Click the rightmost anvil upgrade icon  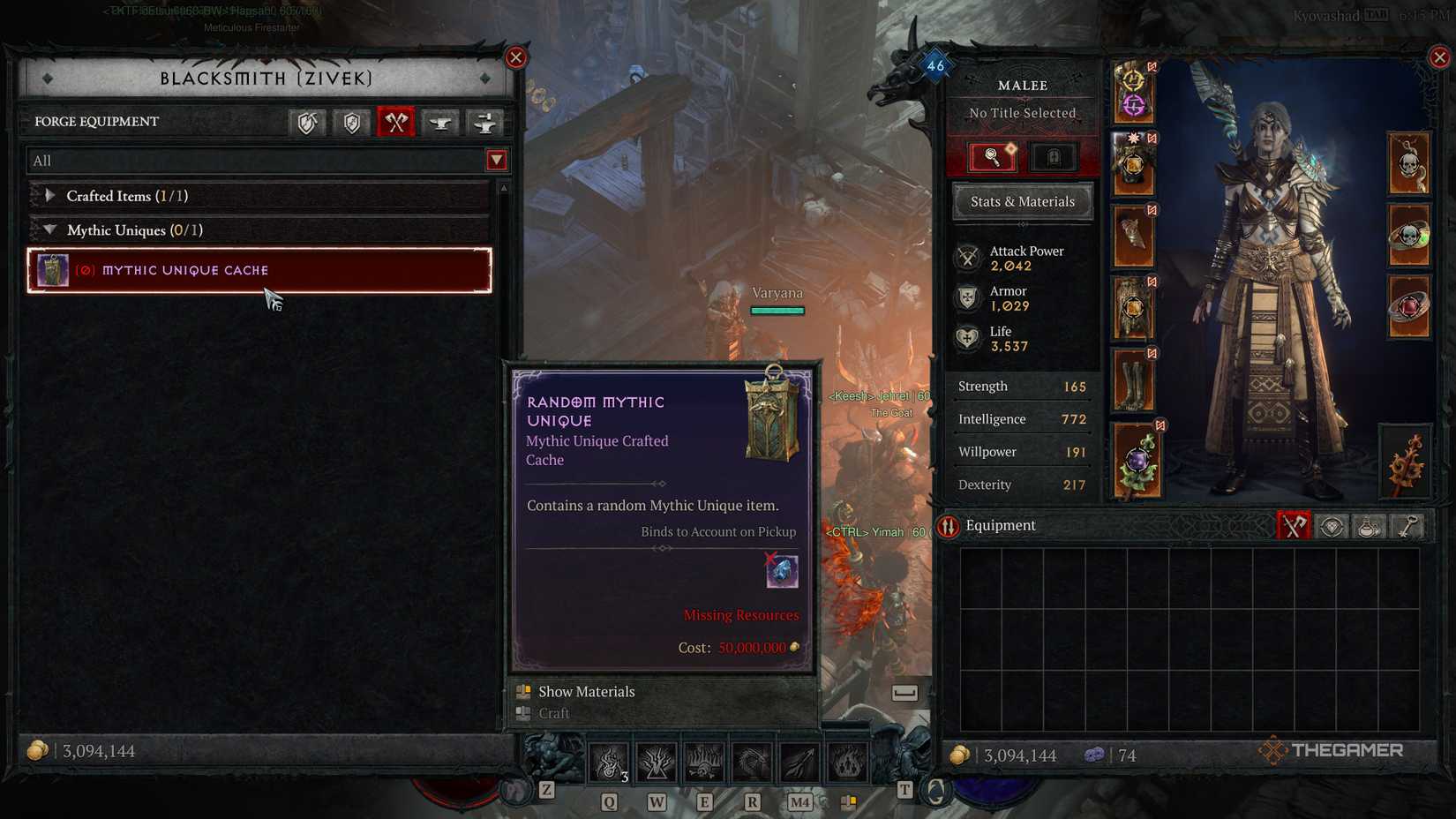pos(484,123)
